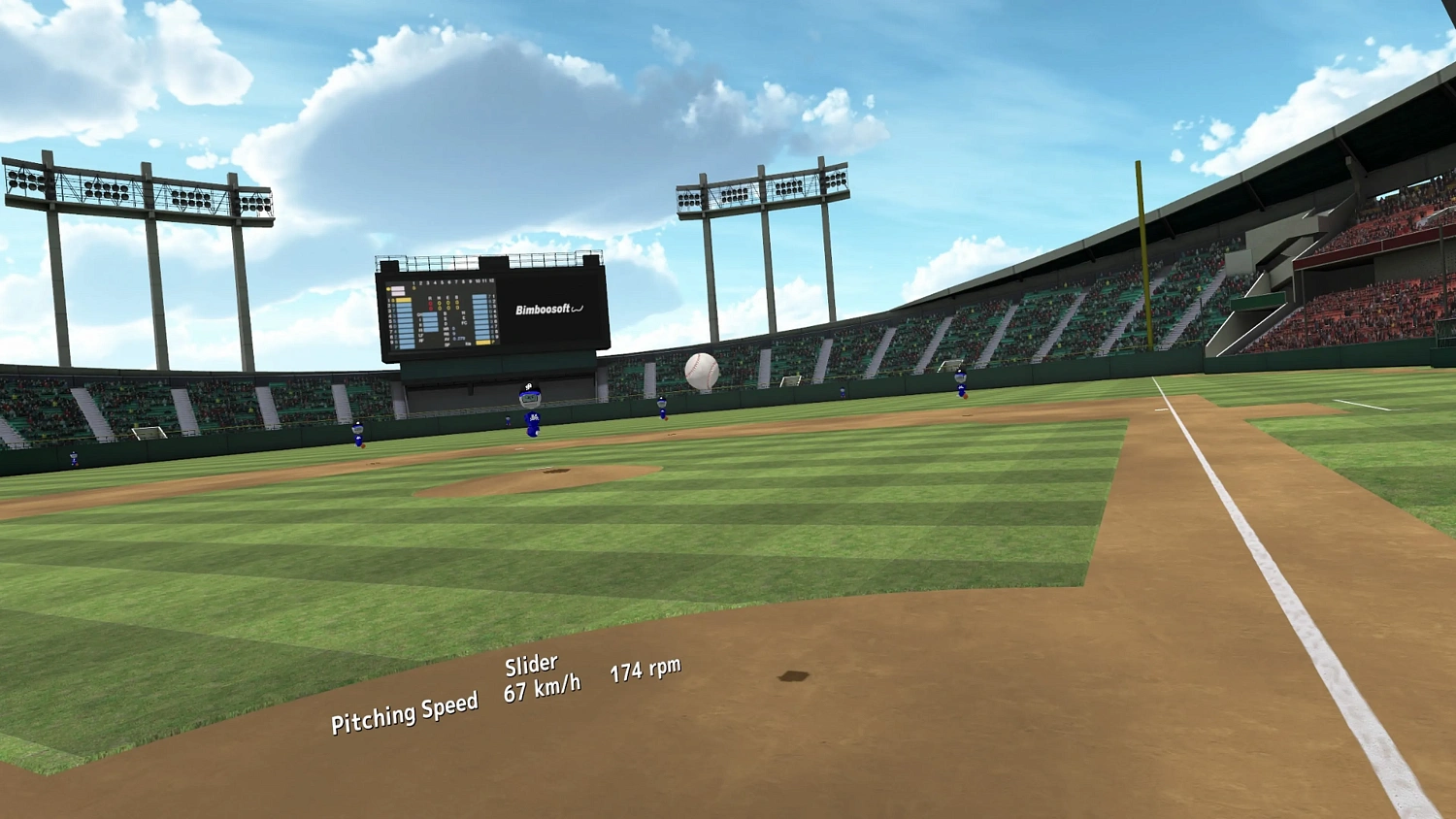Viewport: 1456px width, 819px height.
Task: Click the 67 km/h speed readout
Action: pyautogui.click(x=541, y=687)
